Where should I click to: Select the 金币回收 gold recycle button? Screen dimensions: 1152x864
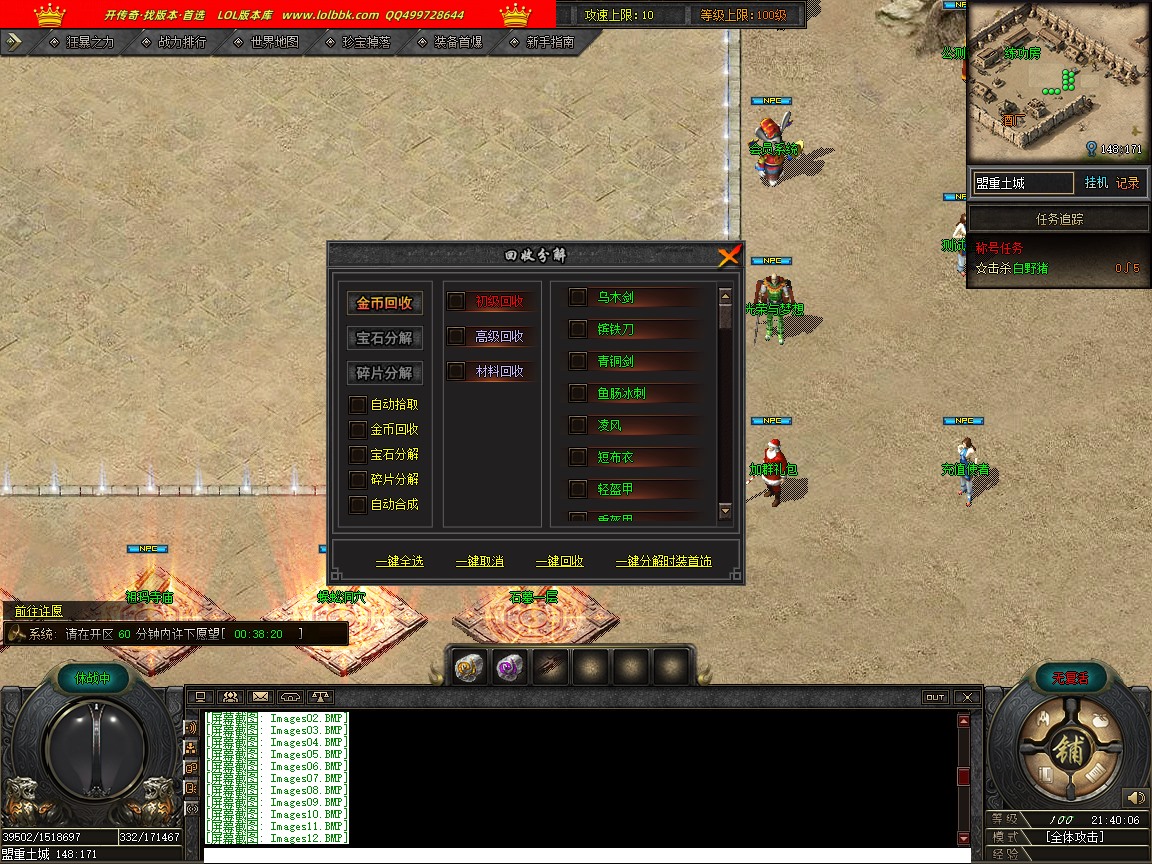[x=385, y=303]
